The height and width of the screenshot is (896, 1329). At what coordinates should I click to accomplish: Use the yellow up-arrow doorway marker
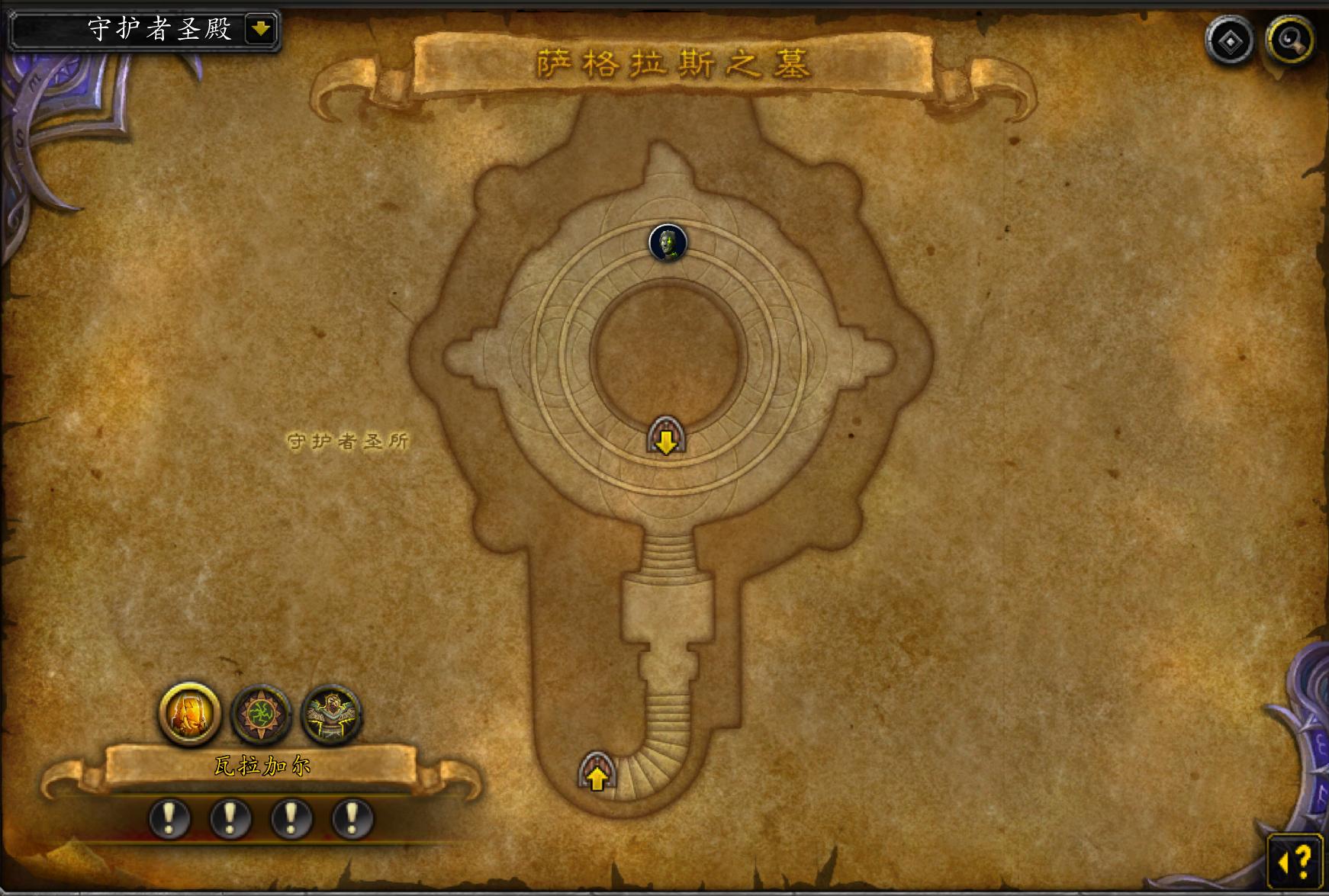pyautogui.click(x=597, y=772)
